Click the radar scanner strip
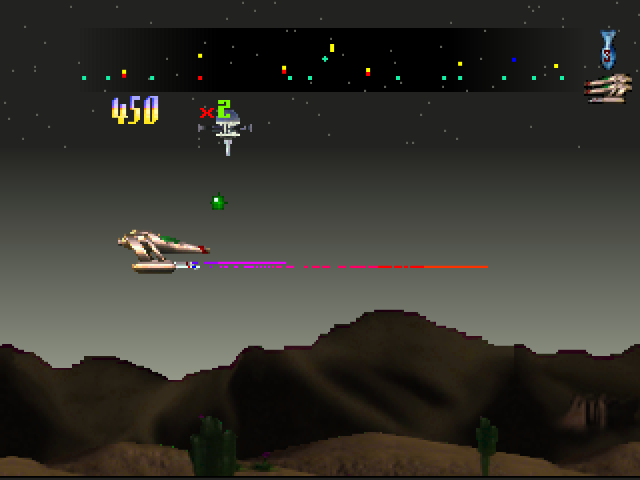The image size is (640, 480). point(330,60)
